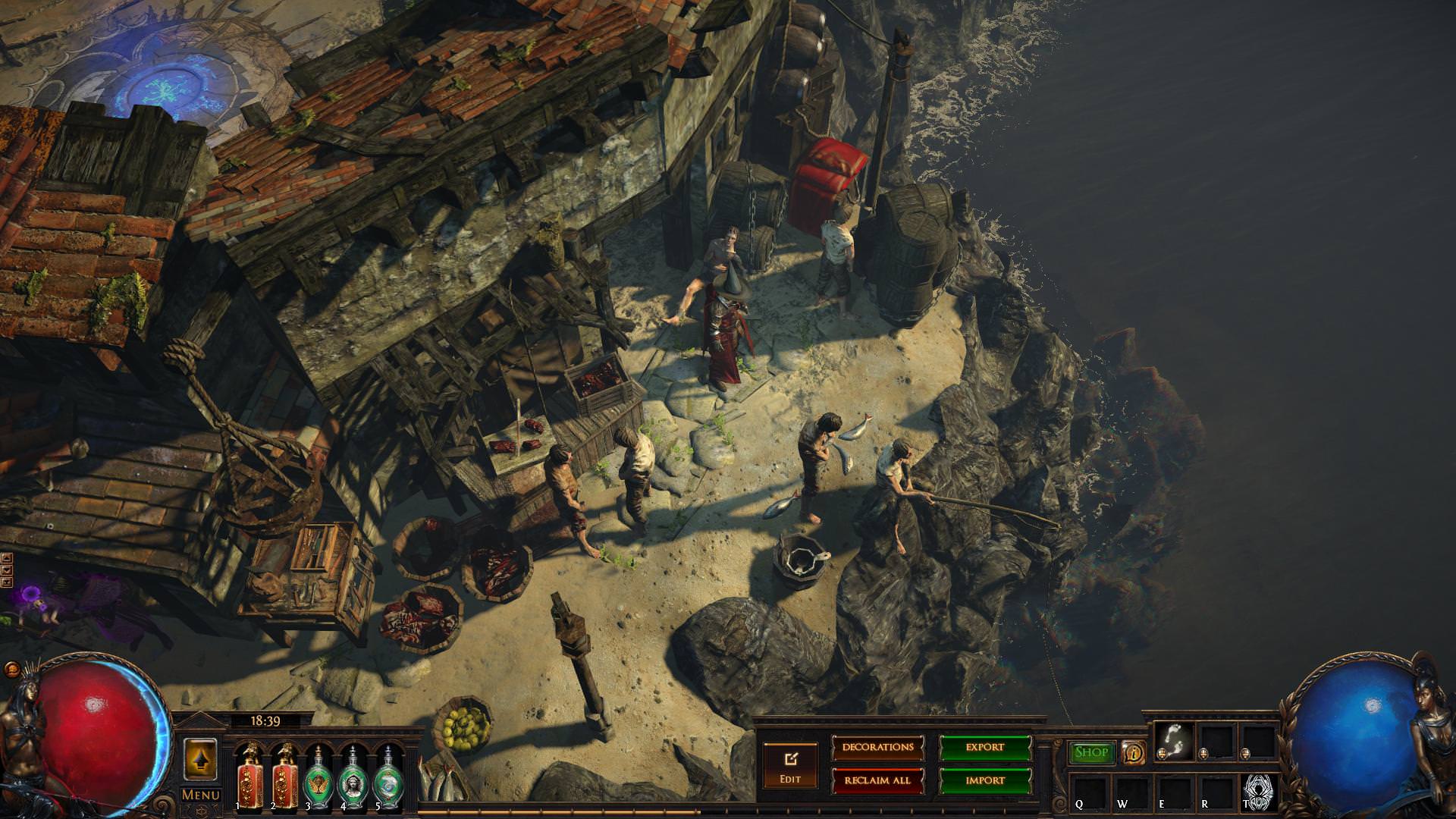
Task: Use the first red life flask
Action: [248, 775]
